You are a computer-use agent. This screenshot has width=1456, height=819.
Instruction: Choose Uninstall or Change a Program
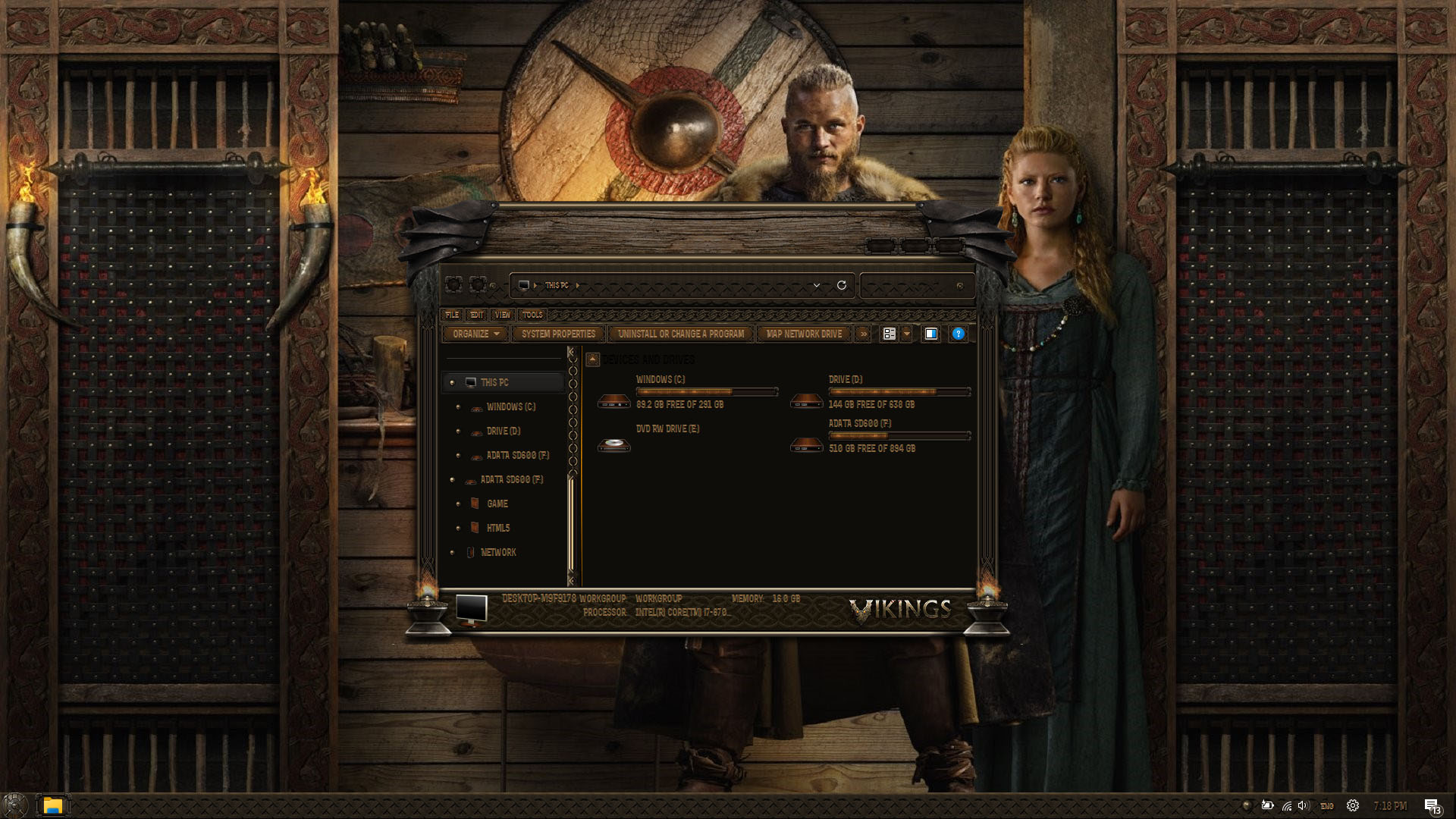[x=680, y=334]
